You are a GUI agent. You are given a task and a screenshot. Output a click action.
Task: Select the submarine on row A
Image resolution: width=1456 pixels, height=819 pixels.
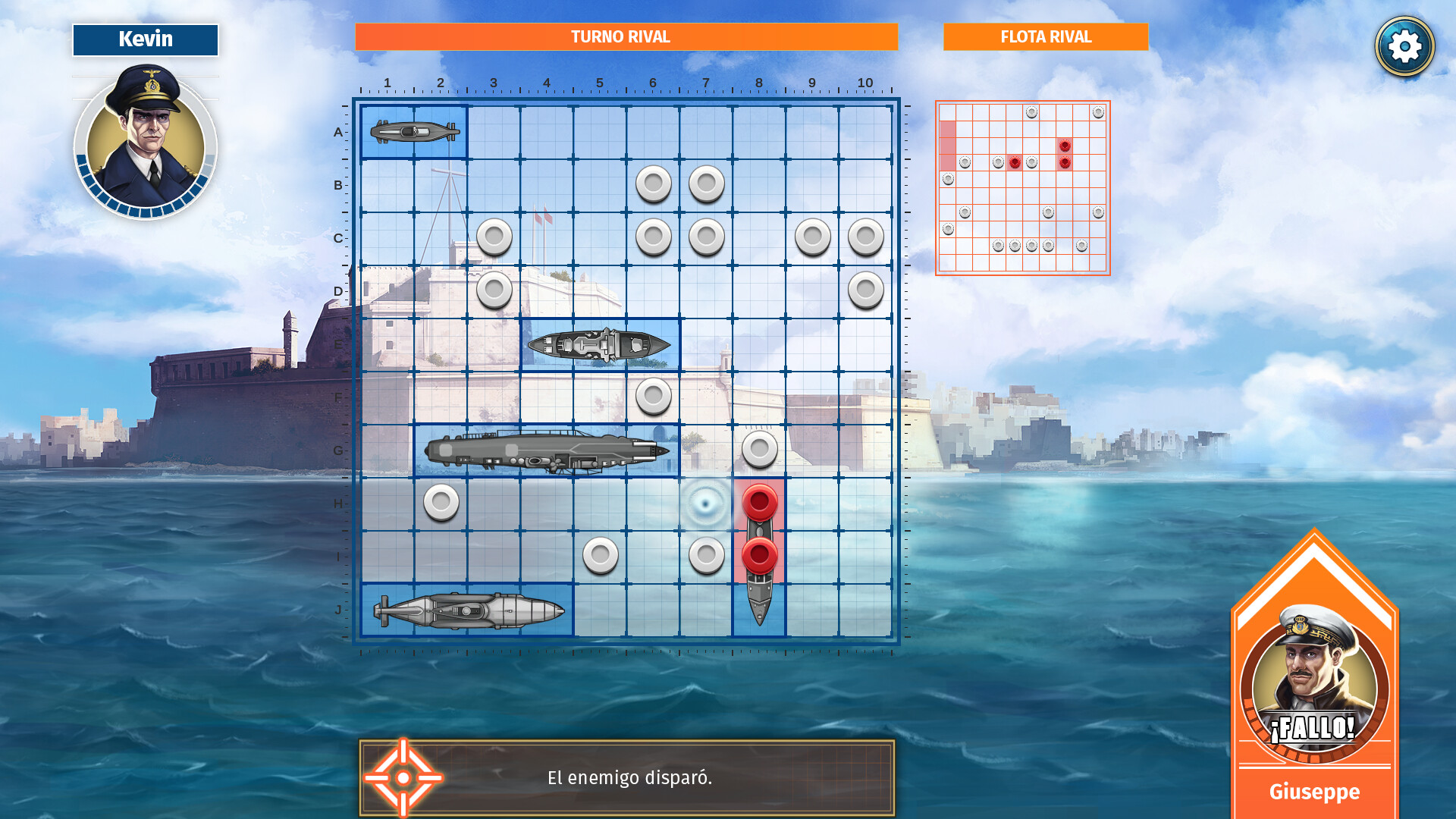pyautogui.click(x=413, y=133)
